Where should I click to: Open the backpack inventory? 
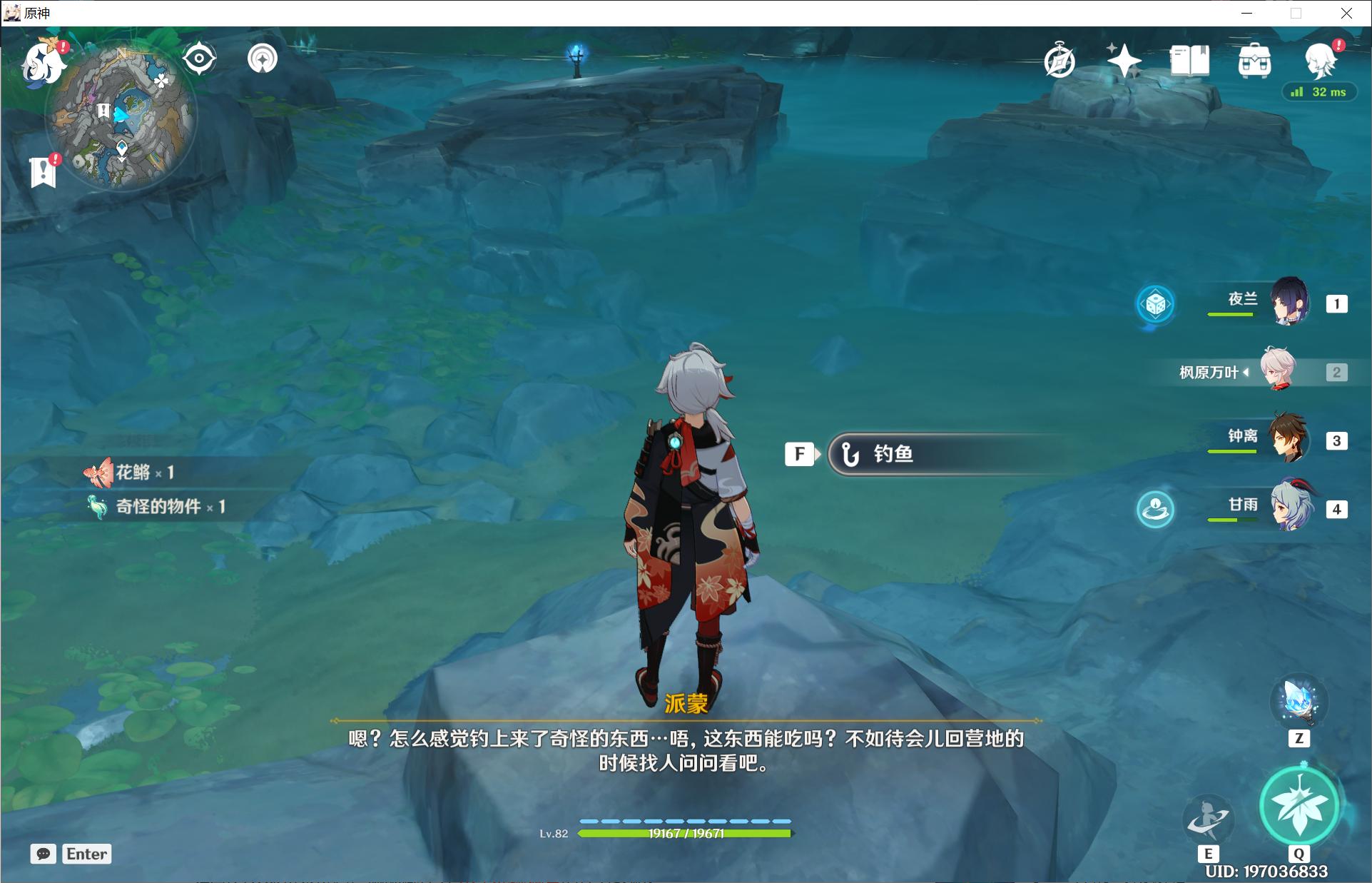1254,61
